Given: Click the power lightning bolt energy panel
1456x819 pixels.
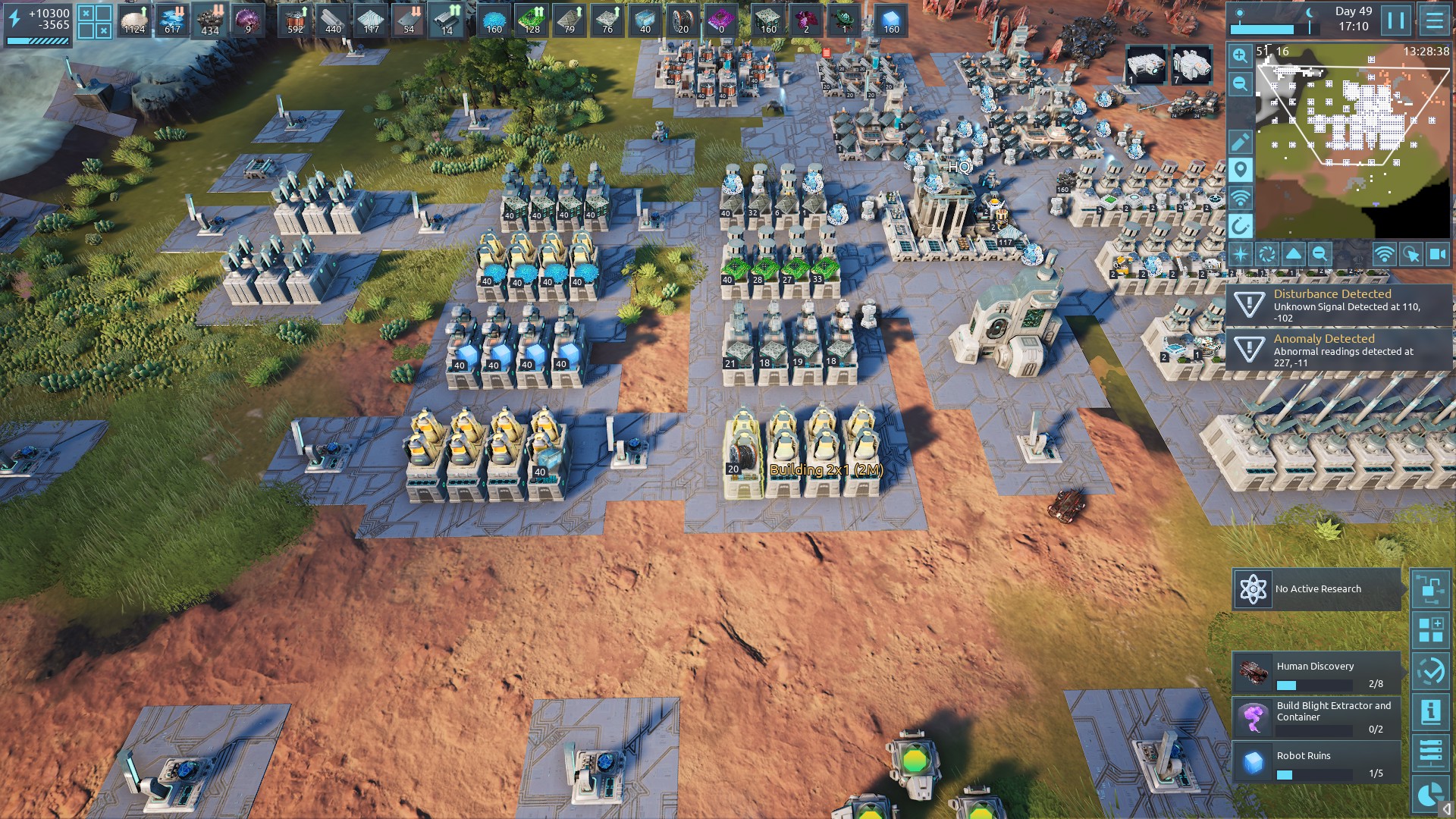Looking at the screenshot, I should pos(38,25).
